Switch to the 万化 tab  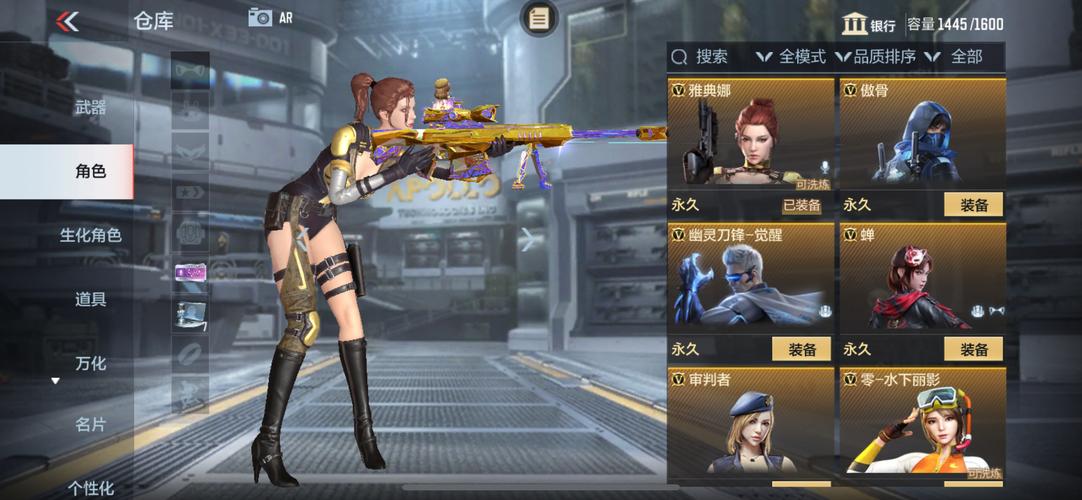pos(90,363)
